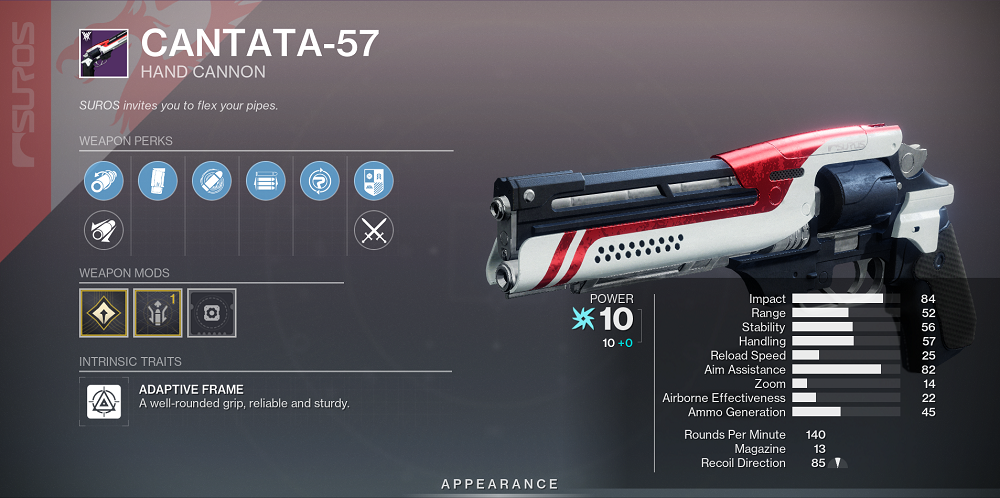Open the empty gear mod socket
This screenshot has width=1000, height=498.
click(x=212, y=313)
